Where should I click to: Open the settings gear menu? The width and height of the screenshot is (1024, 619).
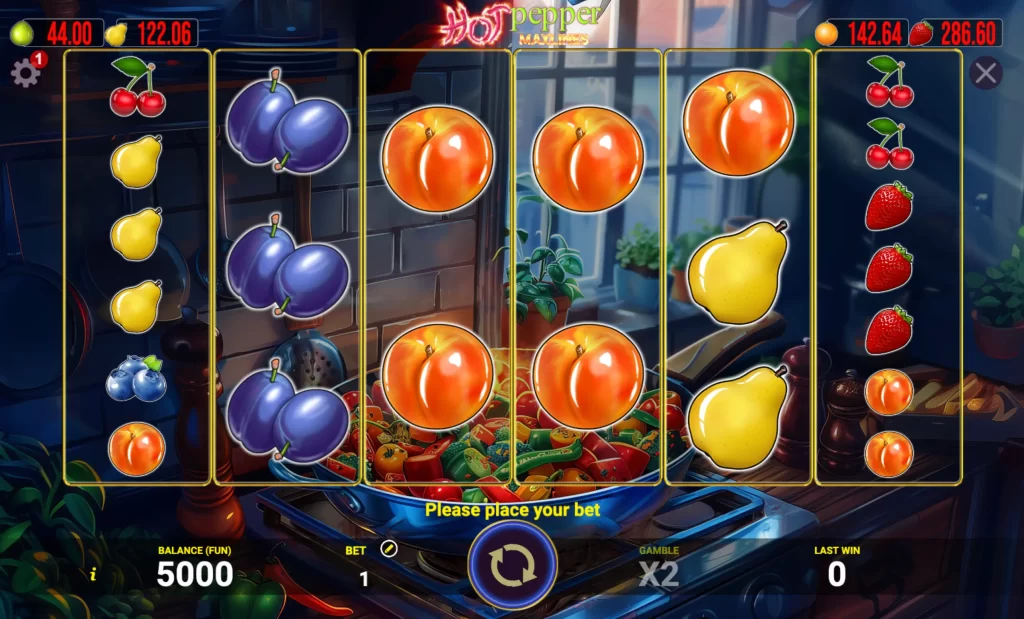24,74
